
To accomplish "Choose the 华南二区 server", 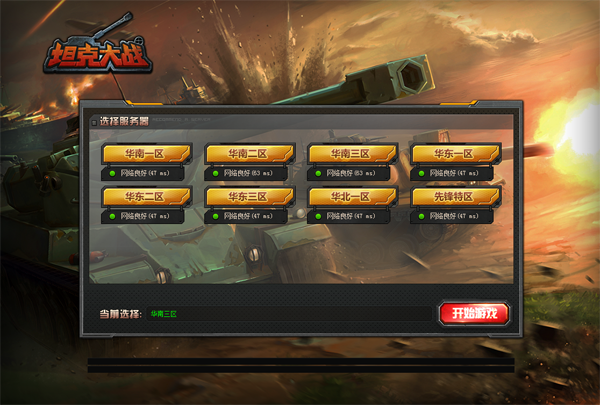I will click(x=248, y=153).
